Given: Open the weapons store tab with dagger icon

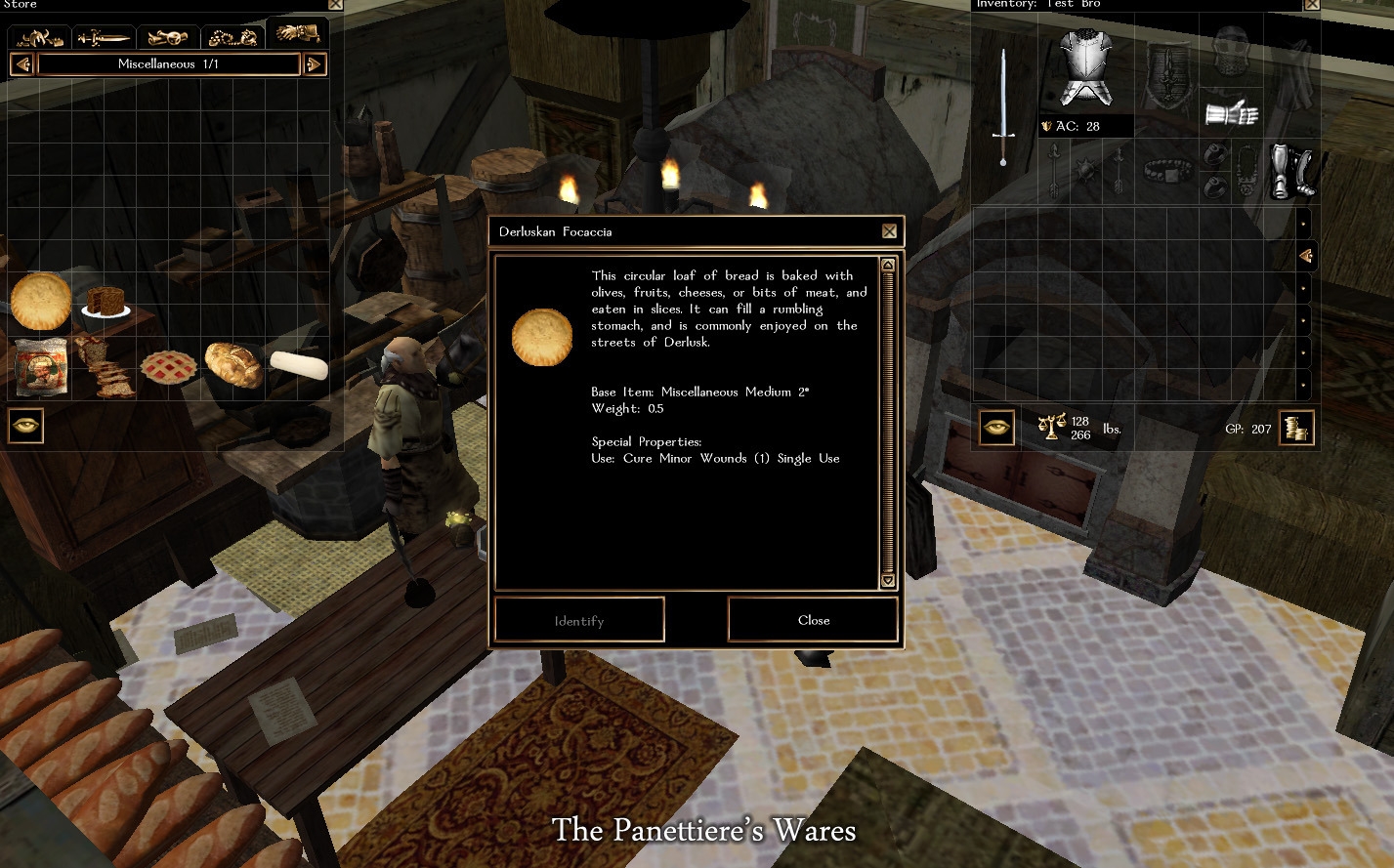Looking at the screenshot, I should (104, 37).
